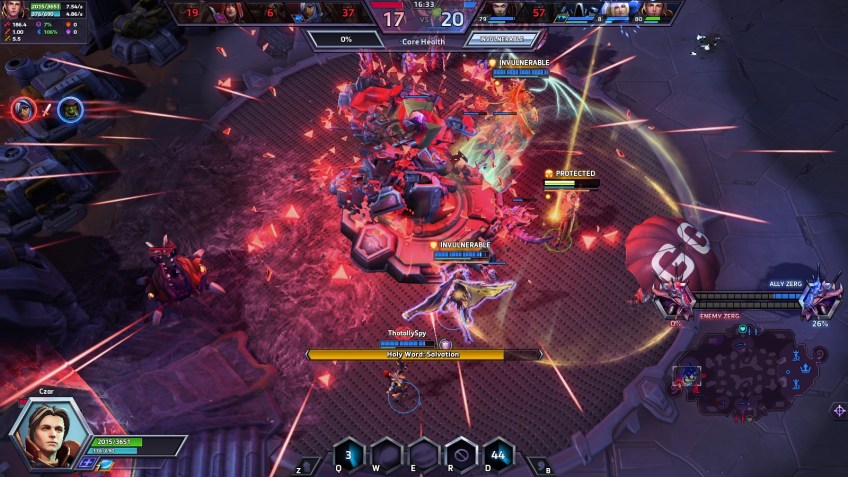This screenshot has width=848, height=477.
Task: Use the W ability hexagon
Action: (383, 453)
